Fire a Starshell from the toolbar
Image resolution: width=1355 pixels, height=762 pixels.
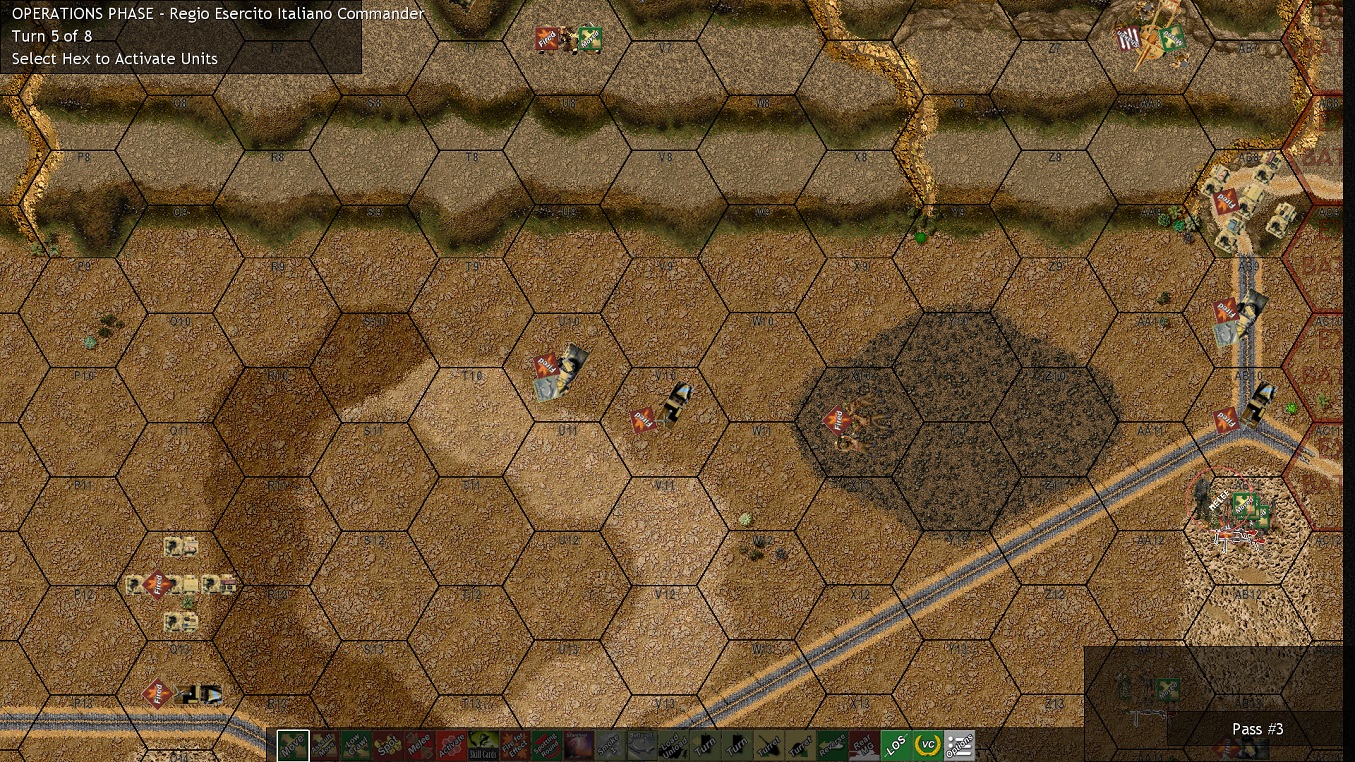[x=578, y=745]
